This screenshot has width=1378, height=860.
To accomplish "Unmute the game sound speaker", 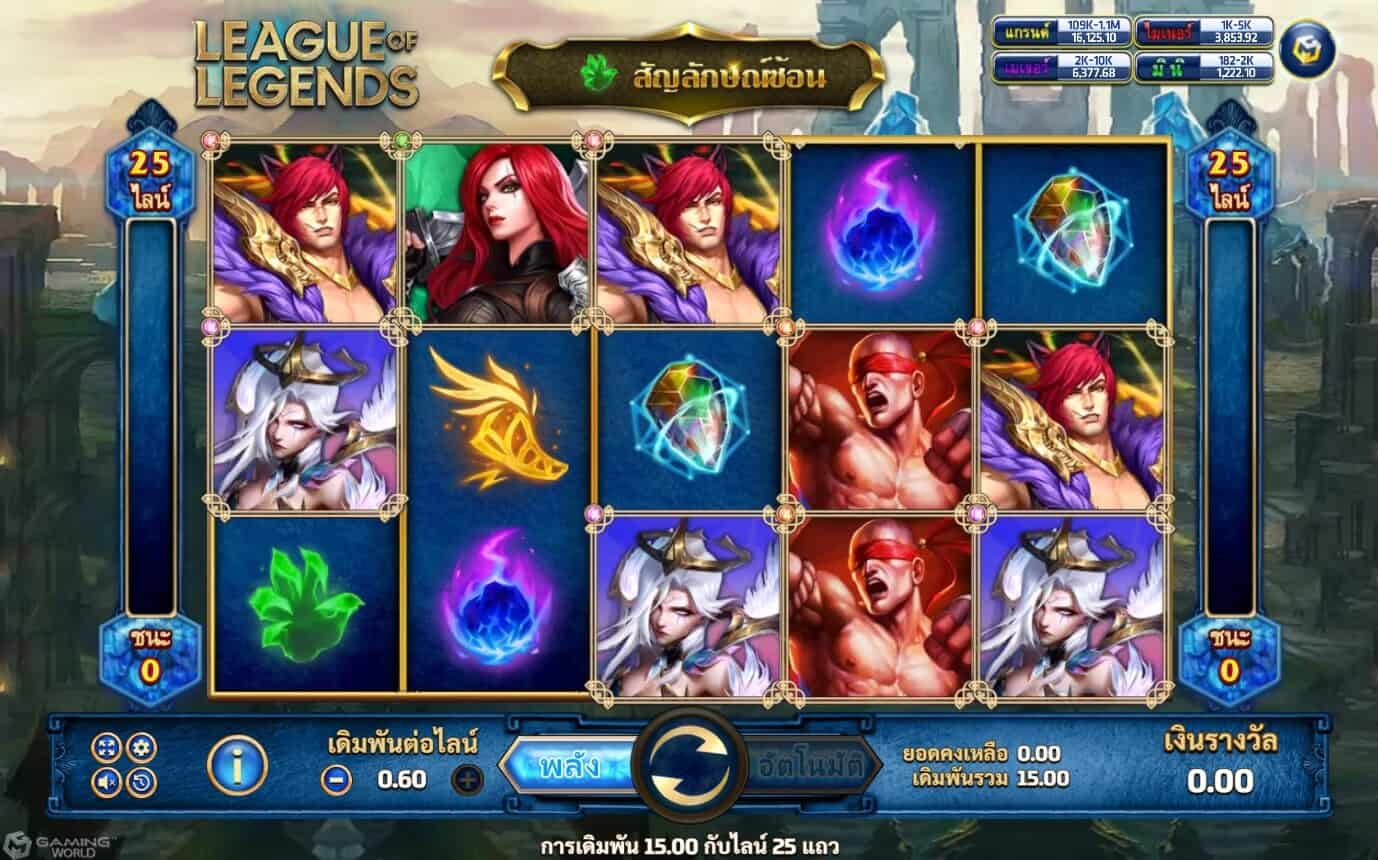I will coord(106,781).
